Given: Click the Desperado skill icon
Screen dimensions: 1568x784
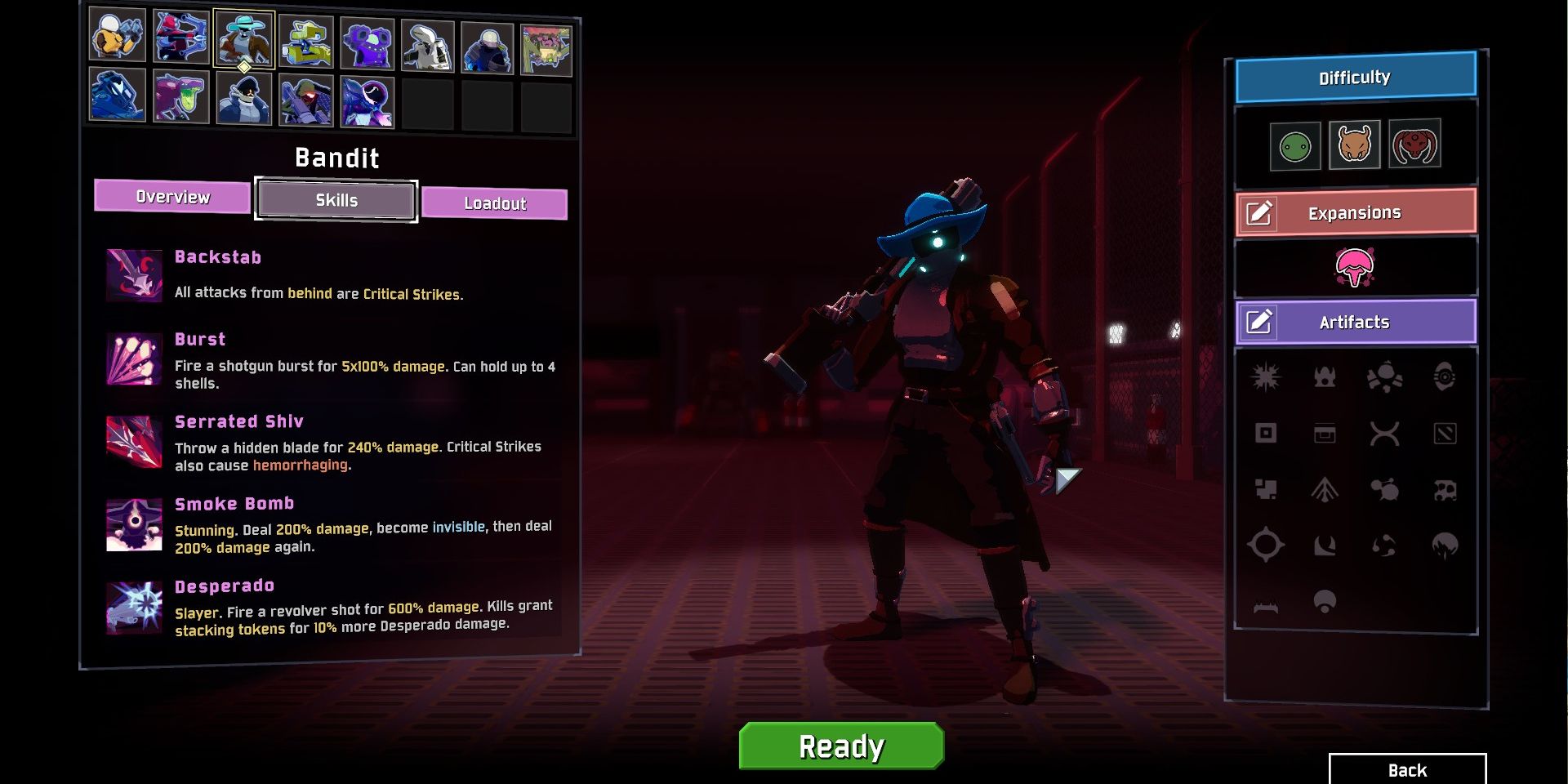Looking at the screenshot, I should click(x=134, y=608).
